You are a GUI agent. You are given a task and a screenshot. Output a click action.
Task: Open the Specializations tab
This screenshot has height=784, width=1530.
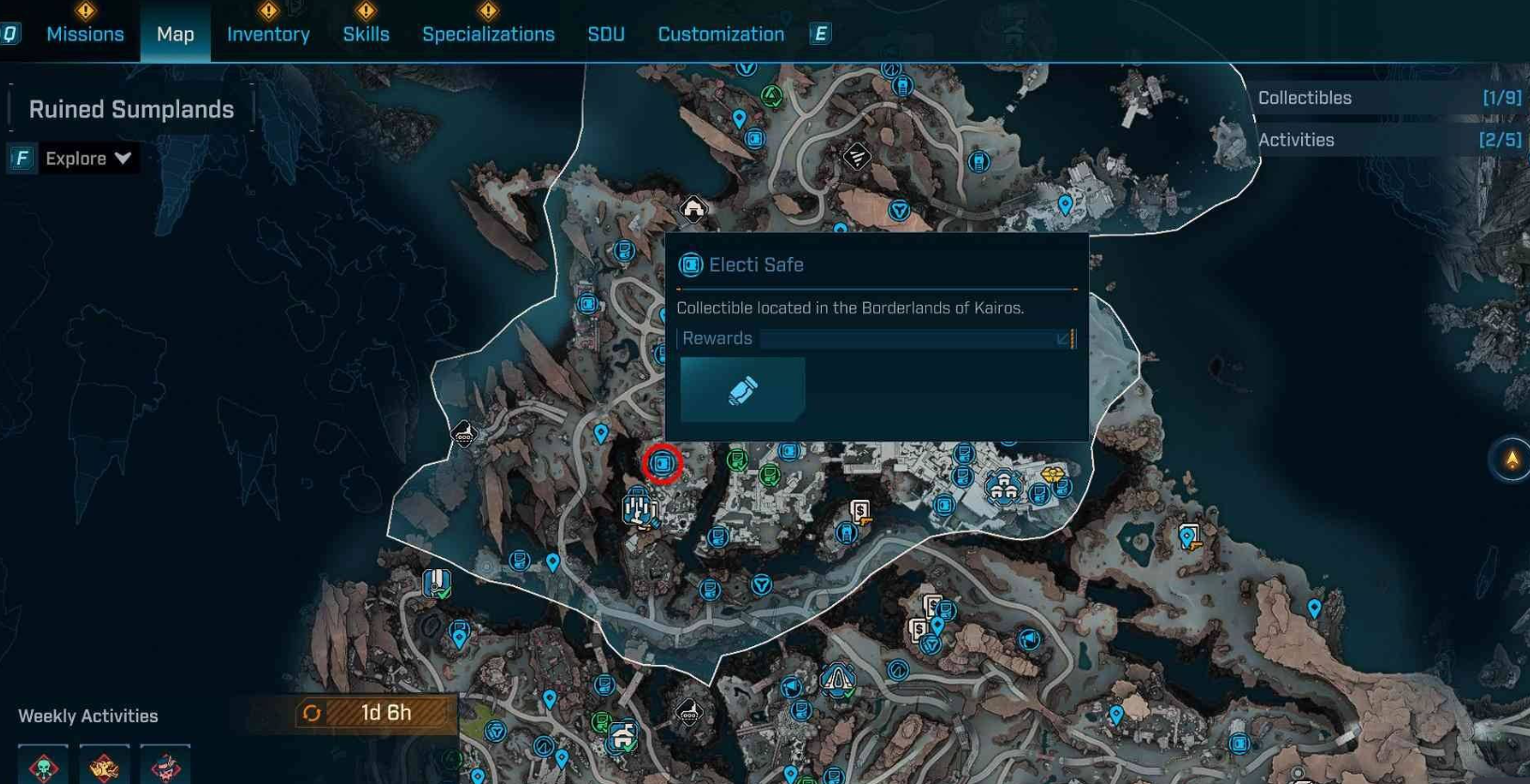488,35
